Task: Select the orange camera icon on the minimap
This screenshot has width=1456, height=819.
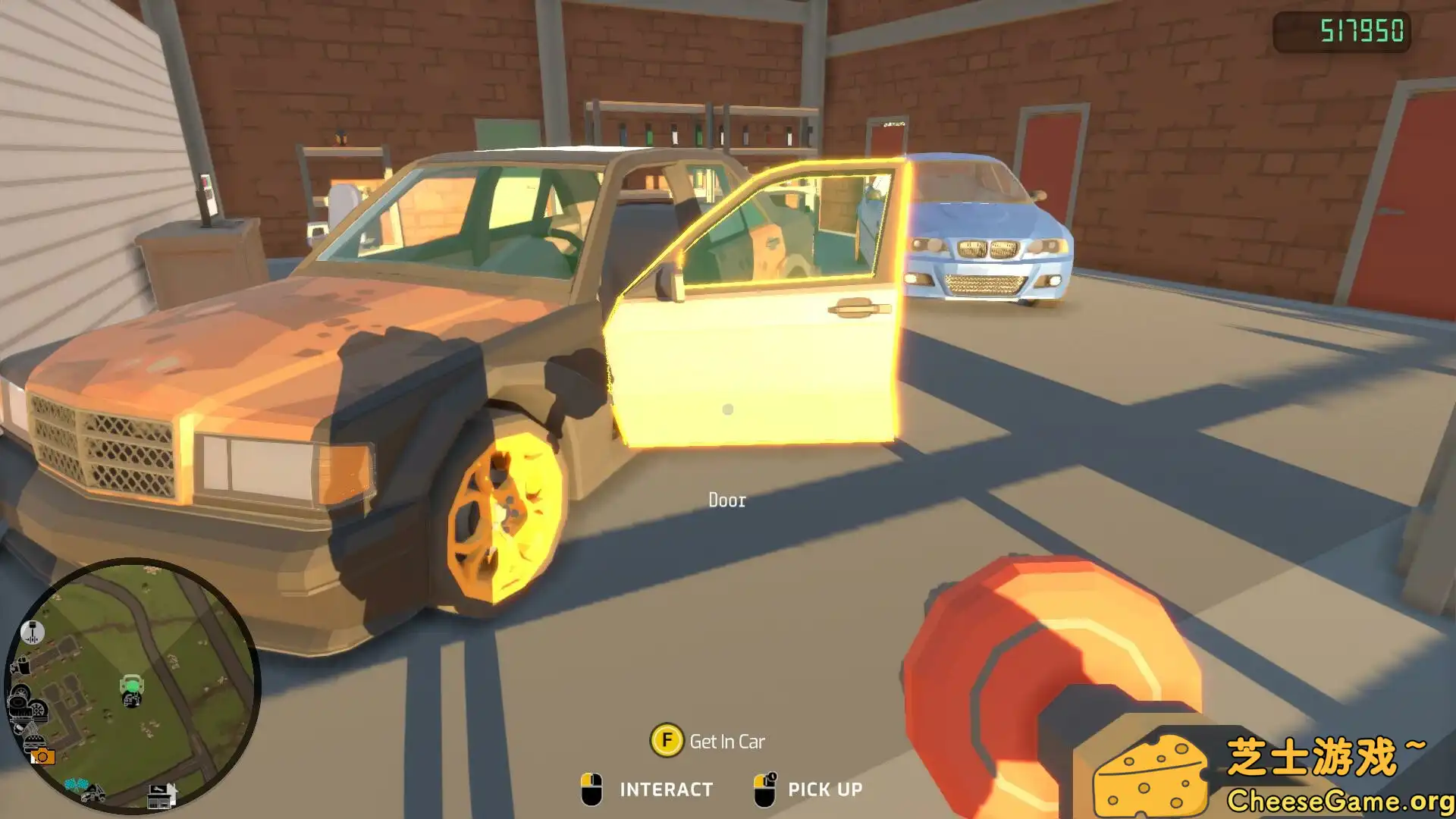Action: (43, 755)
